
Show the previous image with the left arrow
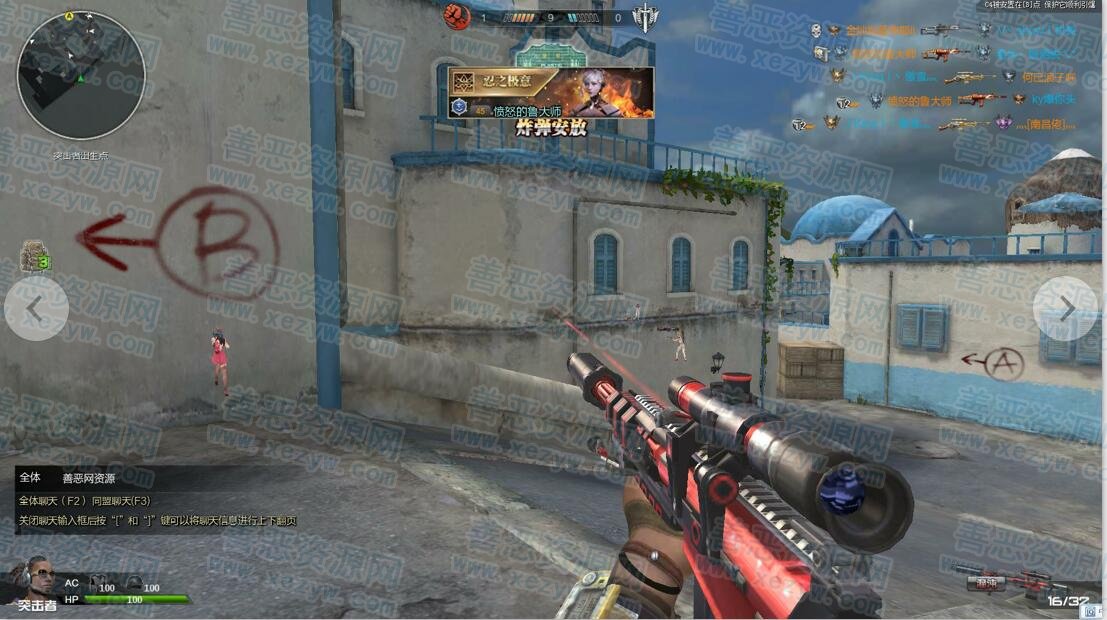coord(36,309)
